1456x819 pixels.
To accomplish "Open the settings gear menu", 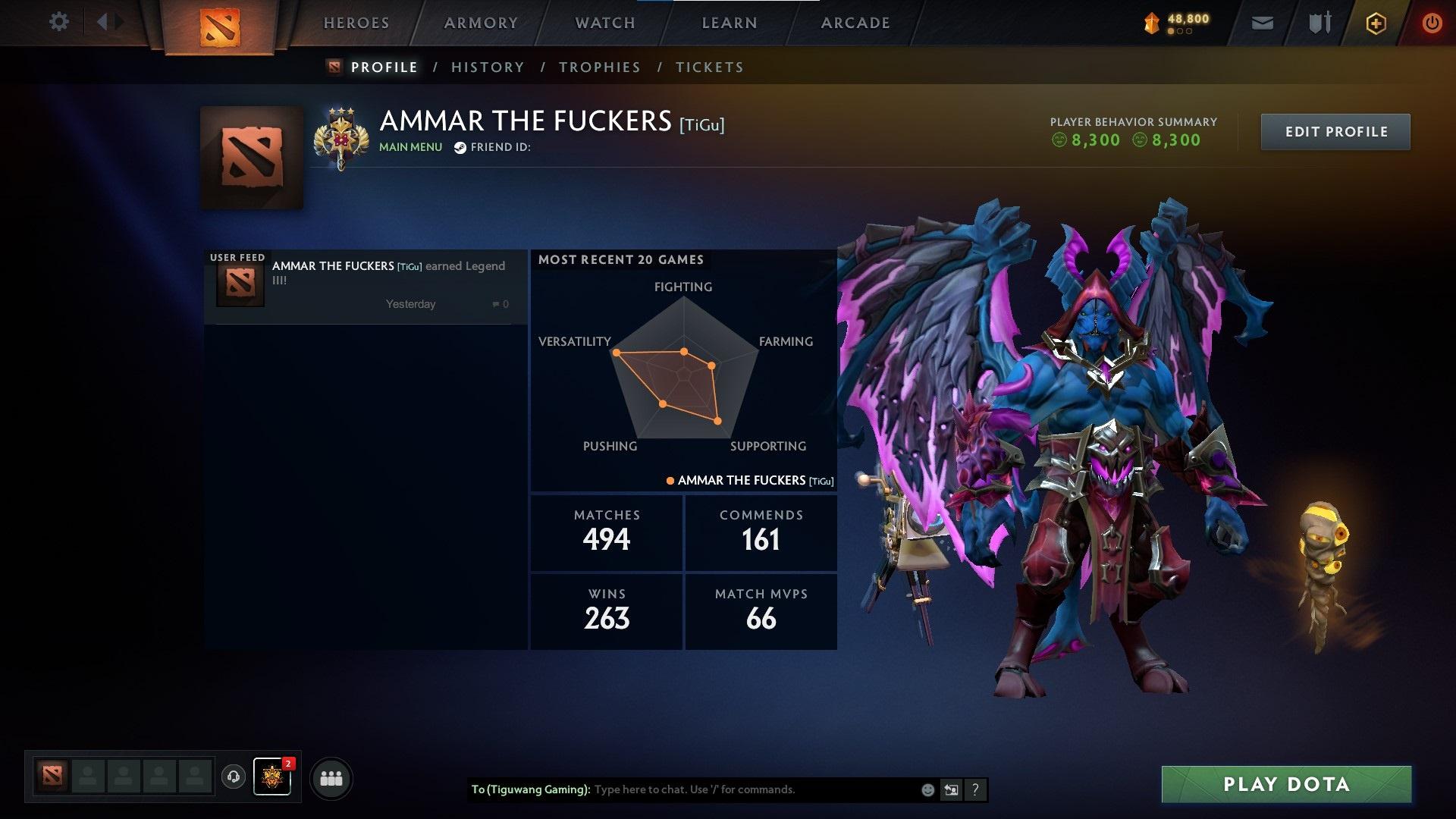I will point(59,22).
